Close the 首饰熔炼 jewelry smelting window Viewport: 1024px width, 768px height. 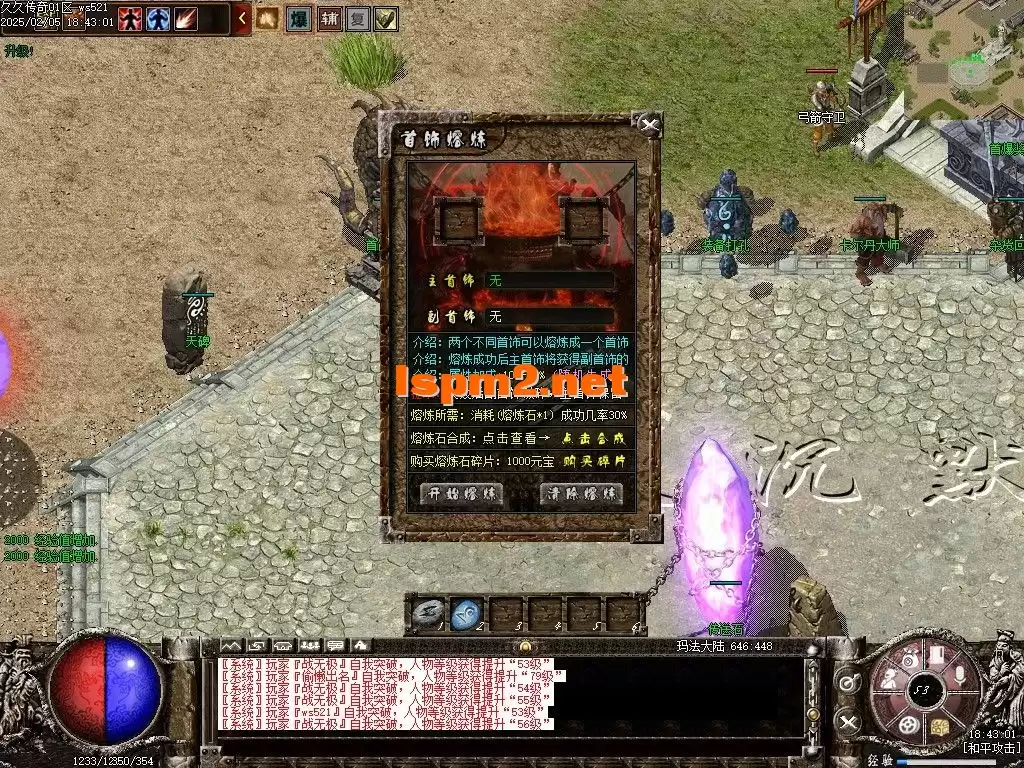[x=650, y=126]
